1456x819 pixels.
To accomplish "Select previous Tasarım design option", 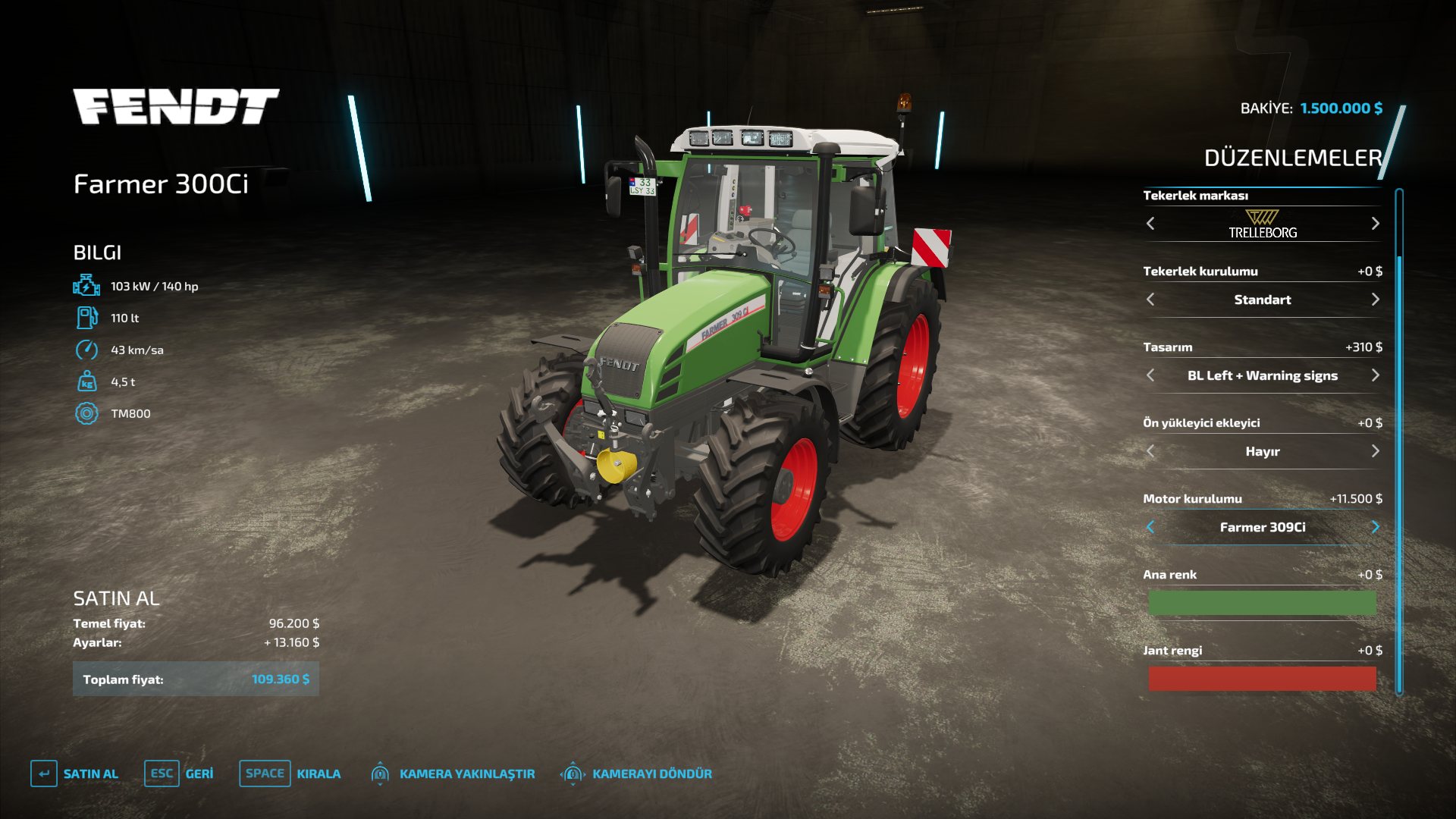I will click(x=1150, y=375).
